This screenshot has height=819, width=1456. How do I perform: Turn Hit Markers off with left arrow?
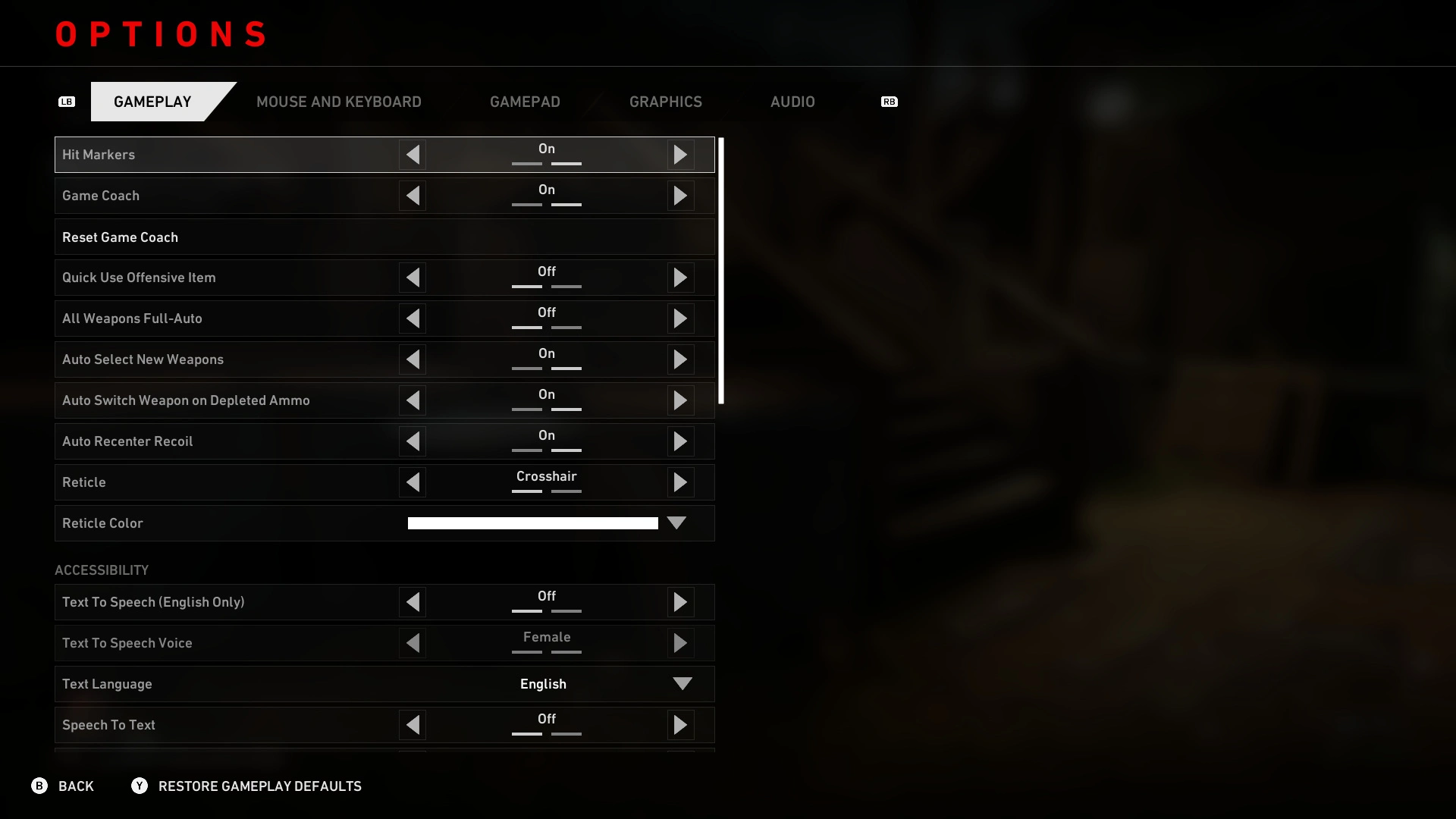point(413,155)
